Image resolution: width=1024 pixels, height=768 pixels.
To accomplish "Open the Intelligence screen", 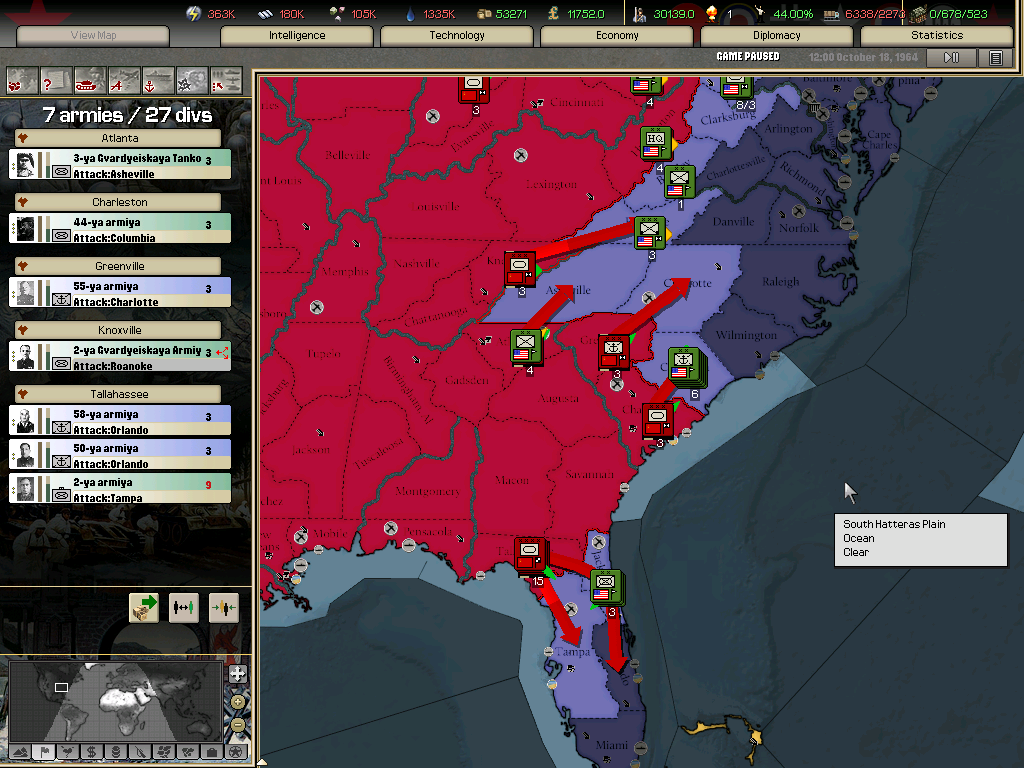I will [297, 36].
